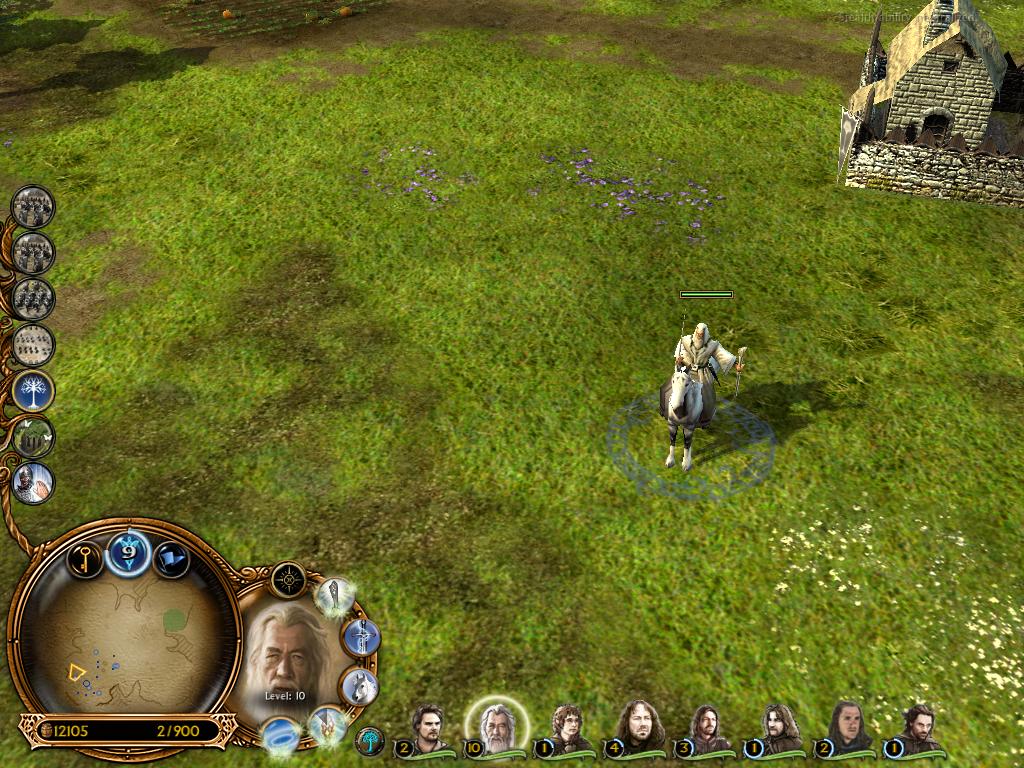Open the menu with the golden key button
Viewport: 1024px width, 768px height.
tap(85, 557)
